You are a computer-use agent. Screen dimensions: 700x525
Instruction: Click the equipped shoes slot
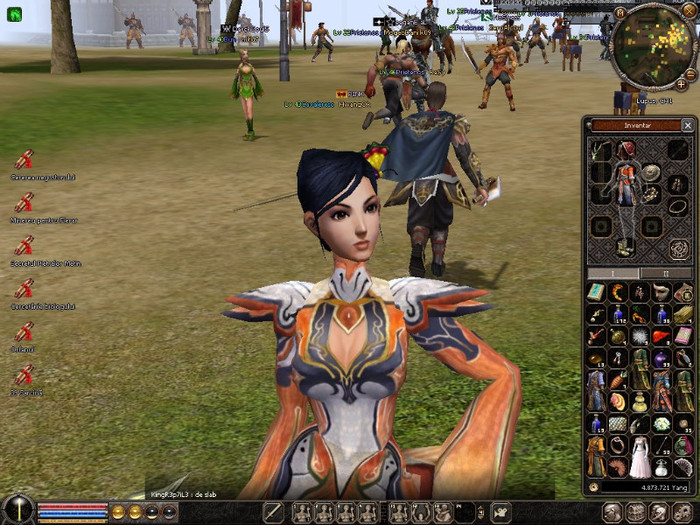pyautogui.click(x=625, y=245)
